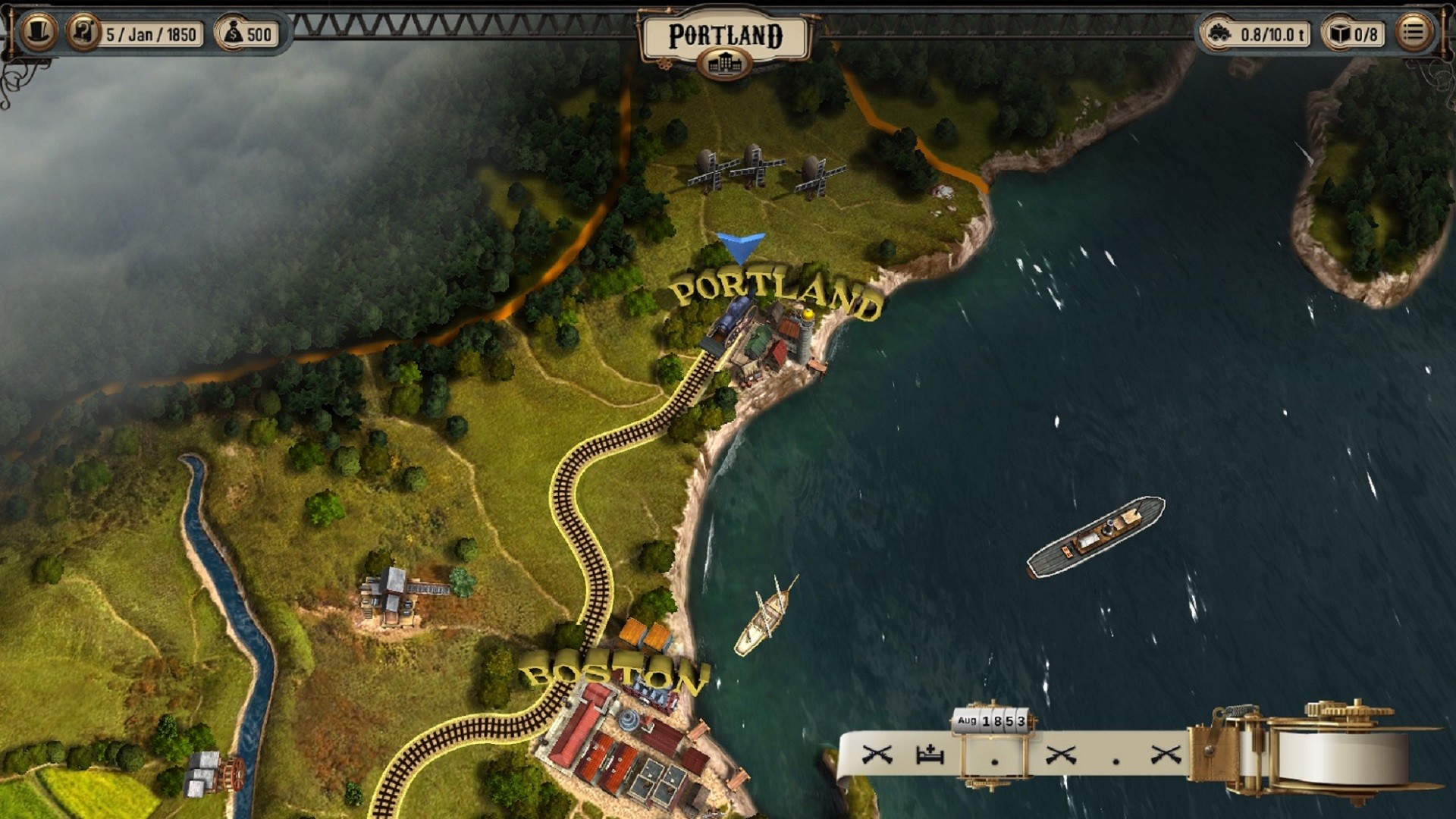This screenshot has width=1456, height=819.
Task: Click the money bag funds icon
Action: [233, 33]
